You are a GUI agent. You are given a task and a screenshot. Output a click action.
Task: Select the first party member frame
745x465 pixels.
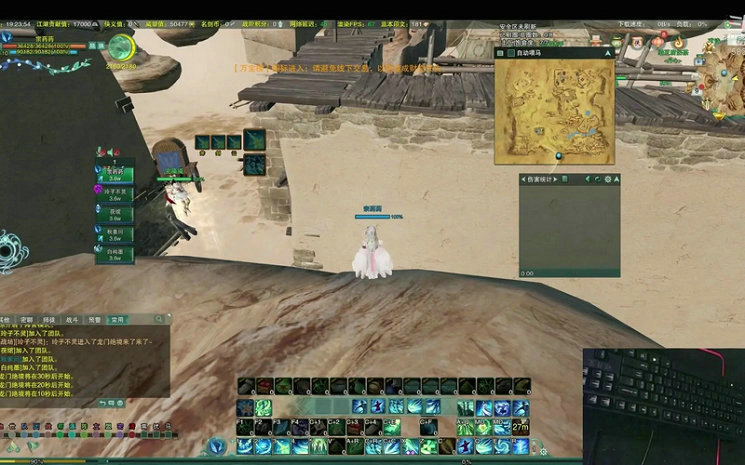(115, 174)
